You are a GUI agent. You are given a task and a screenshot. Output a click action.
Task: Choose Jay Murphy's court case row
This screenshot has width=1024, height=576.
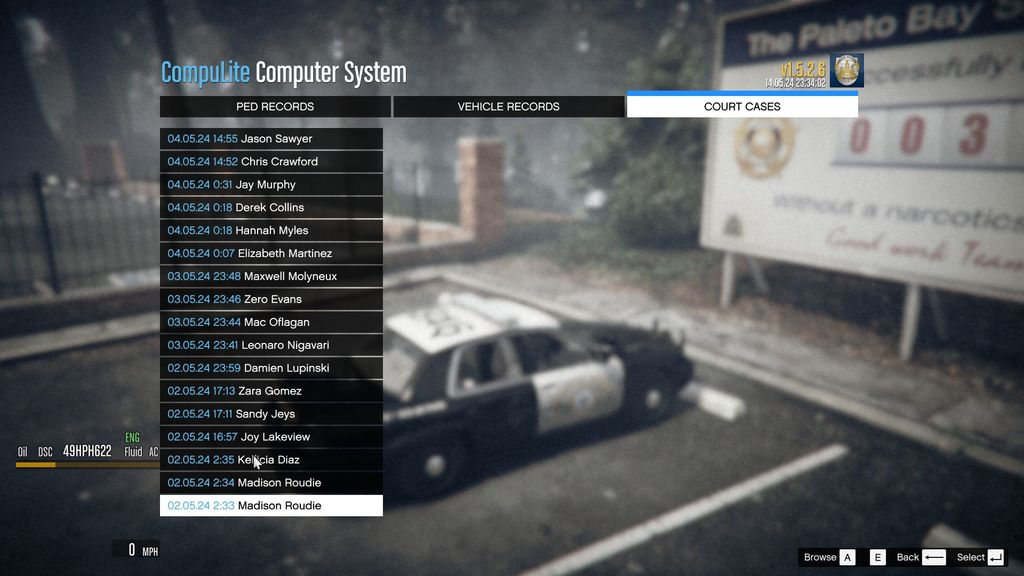tap(271, 185)
